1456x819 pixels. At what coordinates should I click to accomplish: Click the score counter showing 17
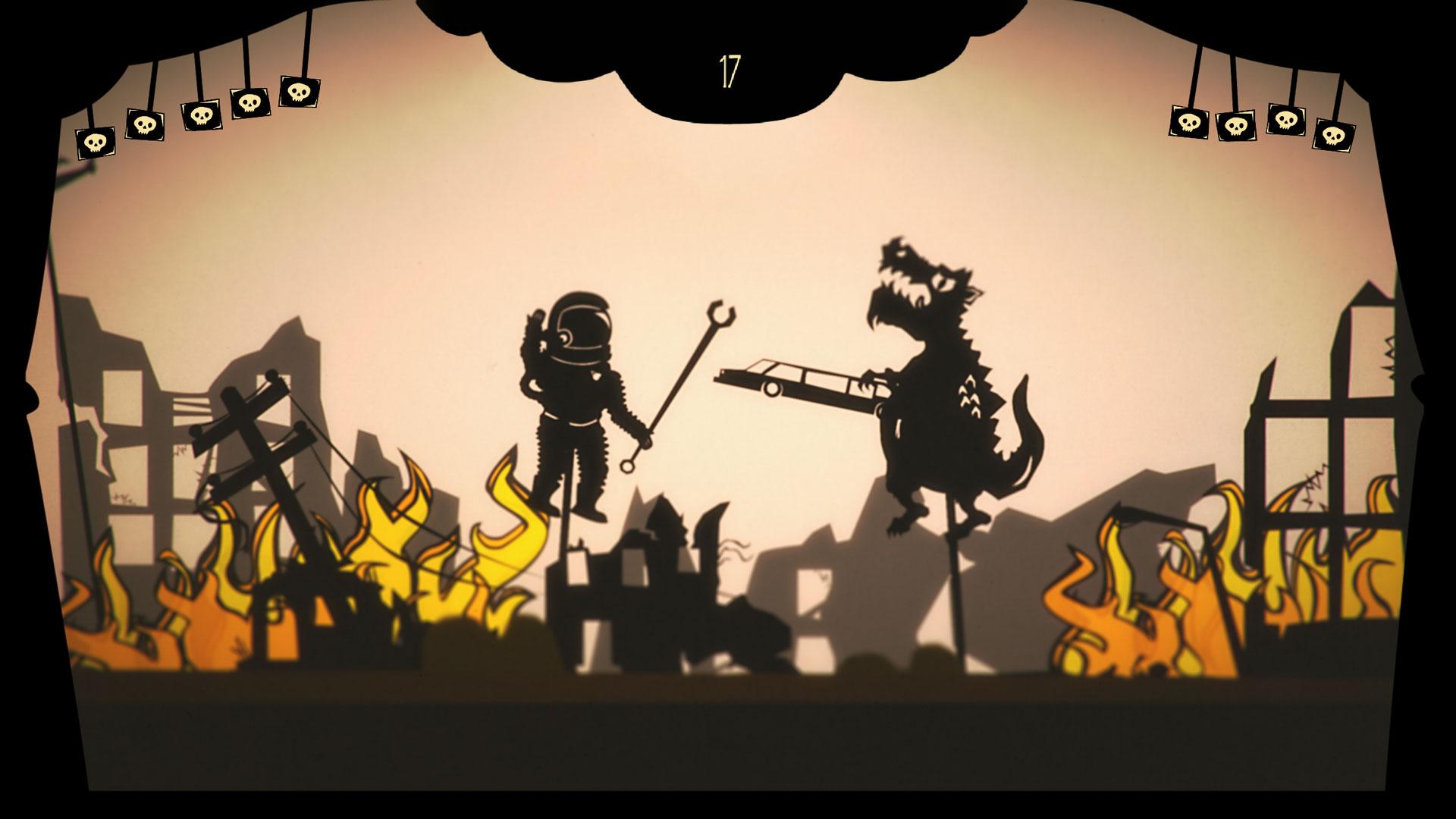click(730, 72)
